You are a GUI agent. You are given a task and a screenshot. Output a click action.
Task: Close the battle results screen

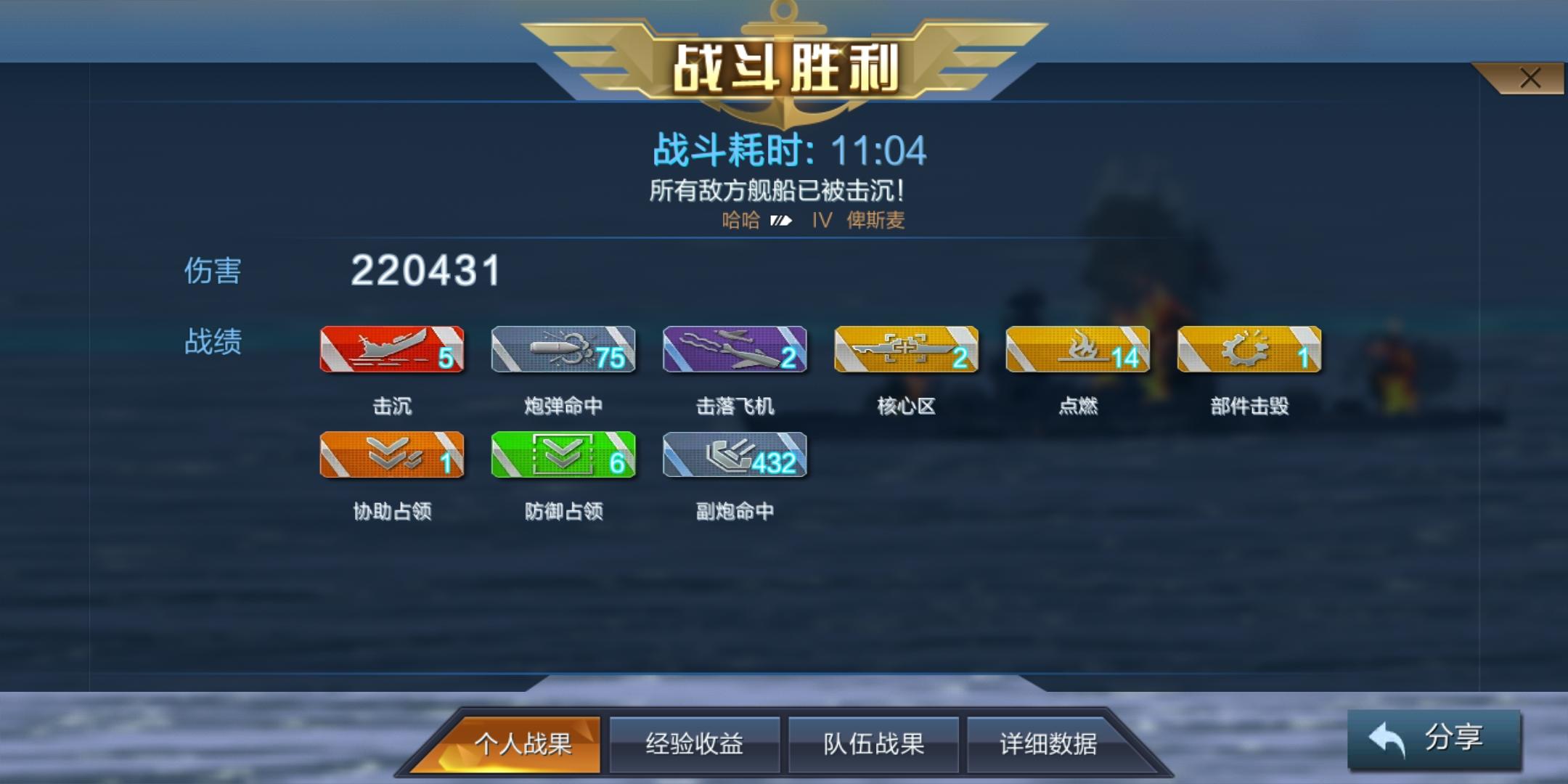coord(1532,75)
